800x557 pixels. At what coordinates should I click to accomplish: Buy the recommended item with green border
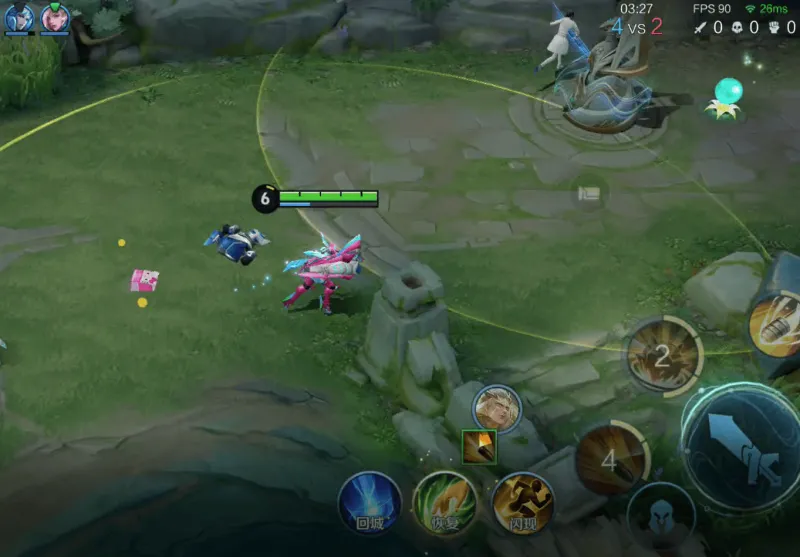pyautogui.click(x=479, y=447)
